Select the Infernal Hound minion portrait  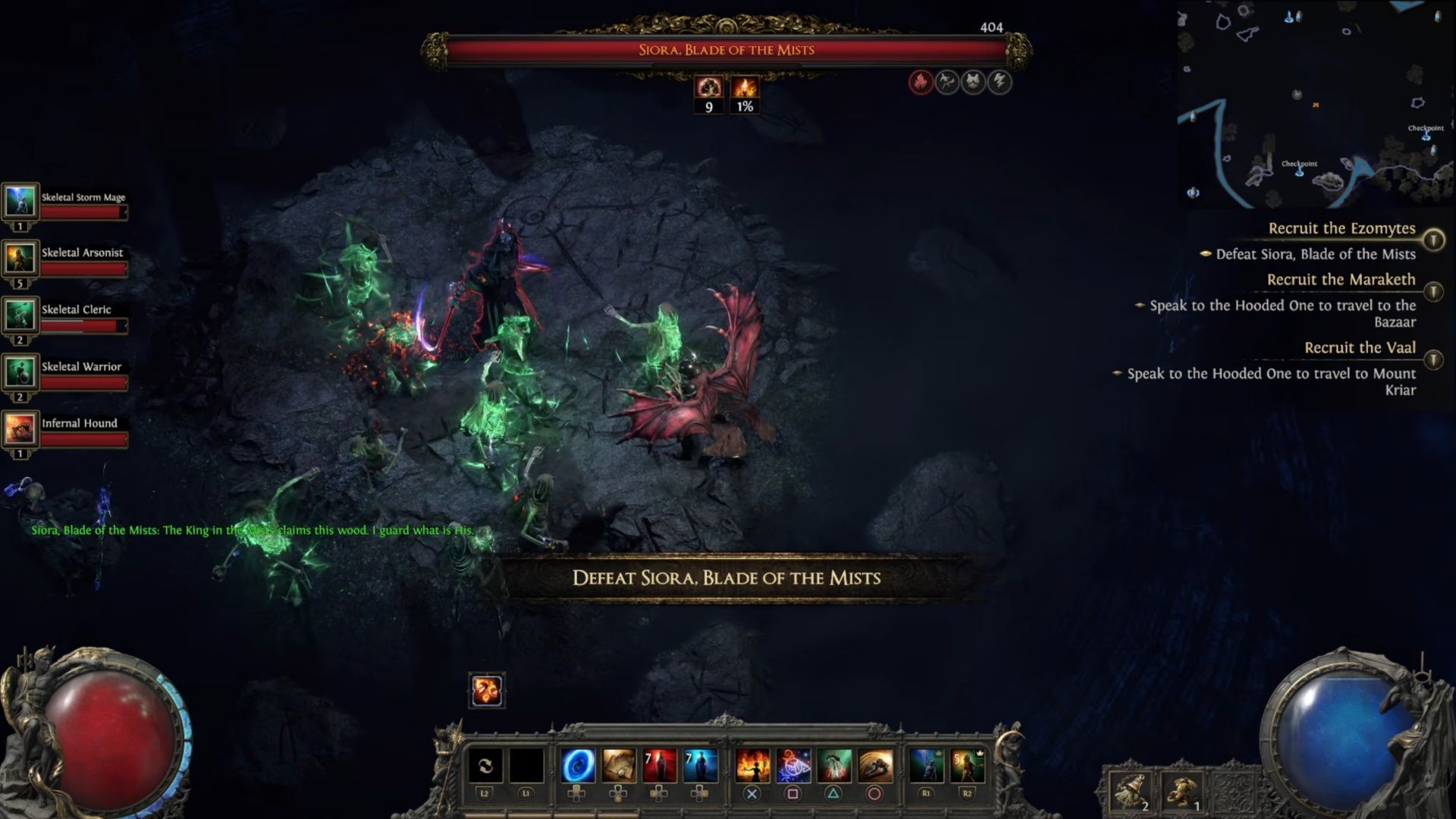click(x=20, y=428)
